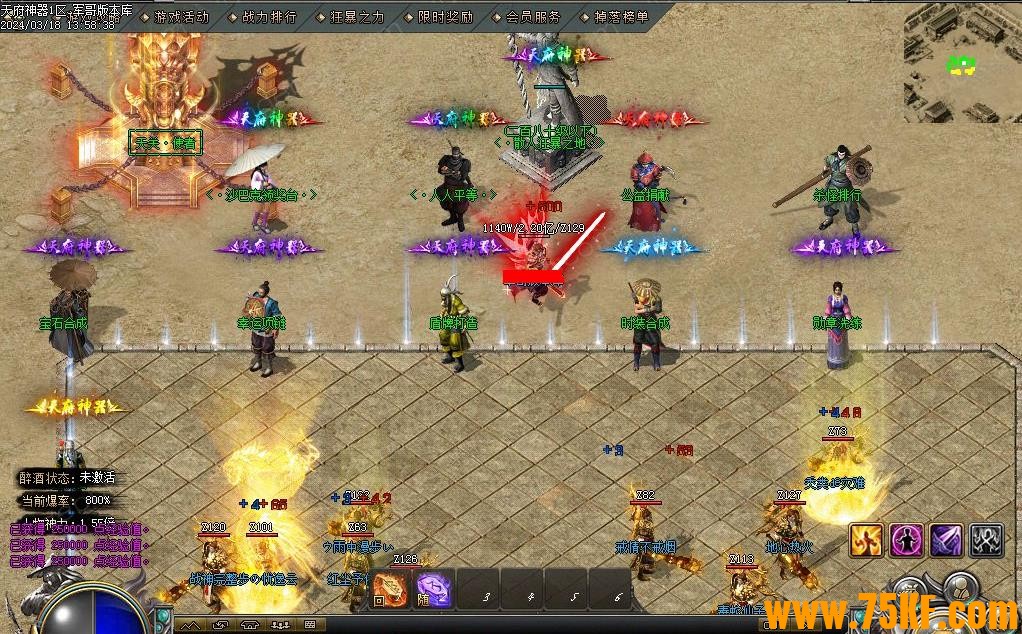Viewport: 1022px width, 634px height.
Task: Use the purple stone in hotbar slot two
Action: (x=433, y=588)
